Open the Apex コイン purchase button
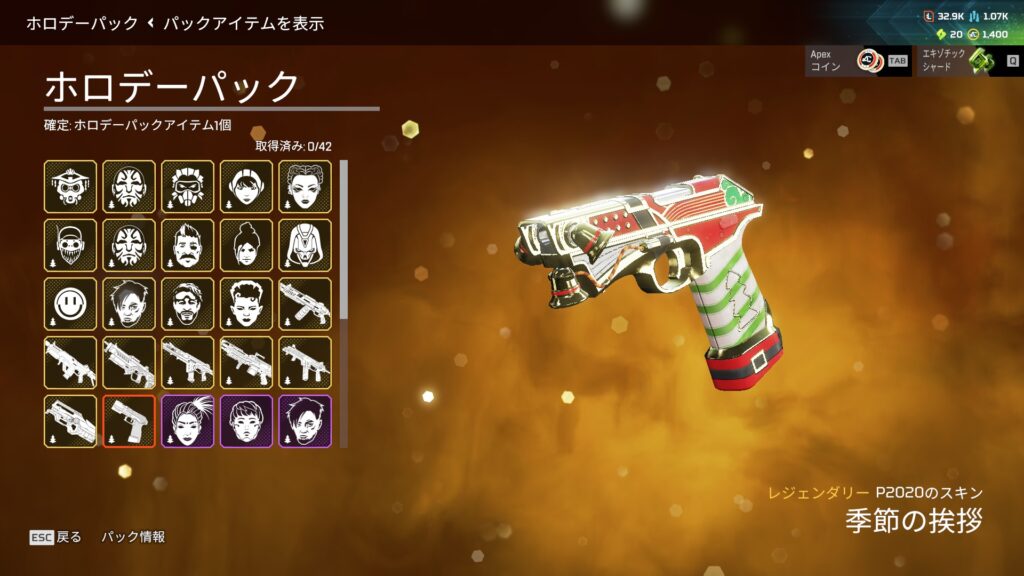Viewport: 1024px width, 576px height. point(858,61)
